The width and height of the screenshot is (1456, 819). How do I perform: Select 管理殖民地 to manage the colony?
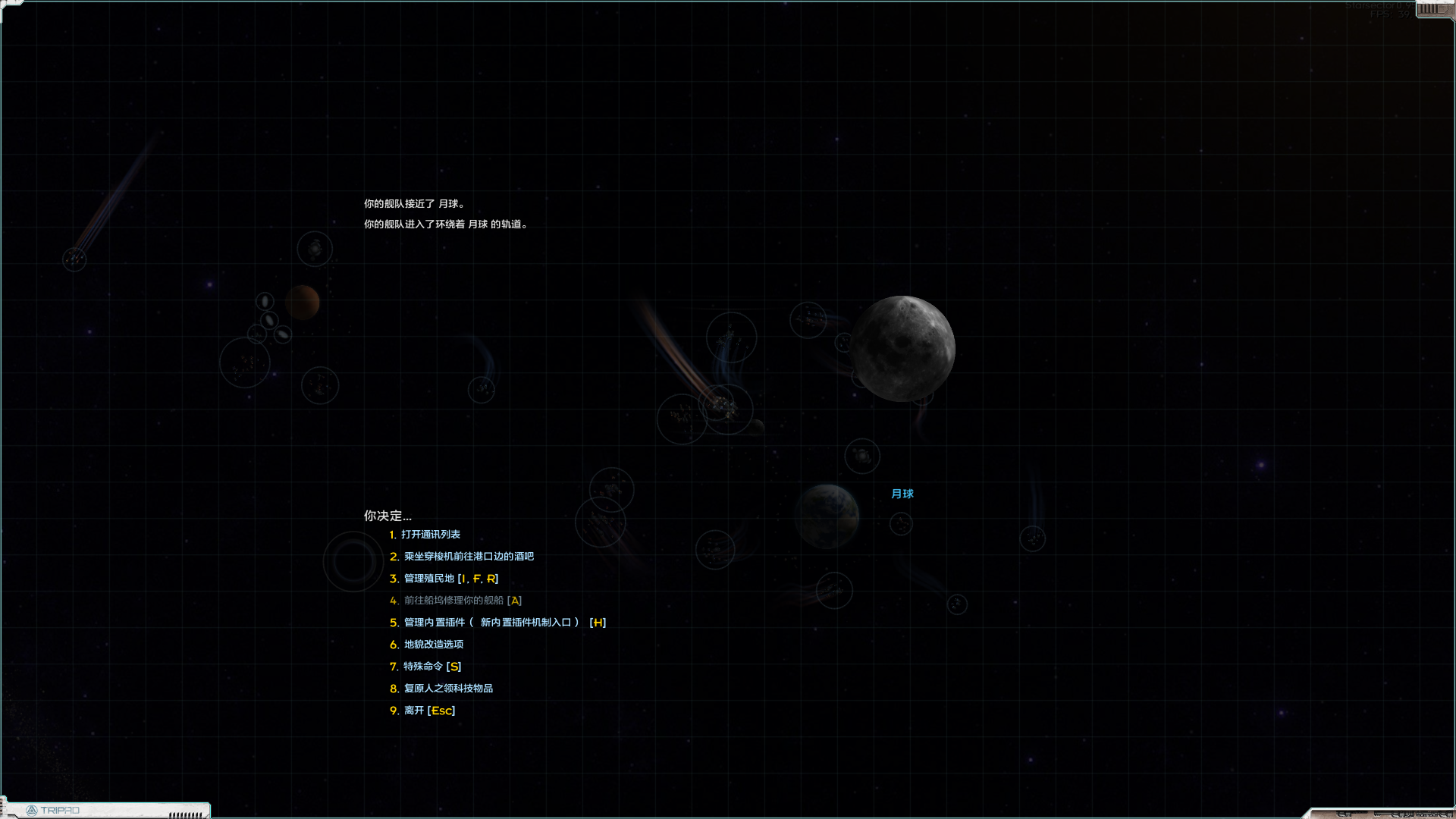click(x=449, y=578)
